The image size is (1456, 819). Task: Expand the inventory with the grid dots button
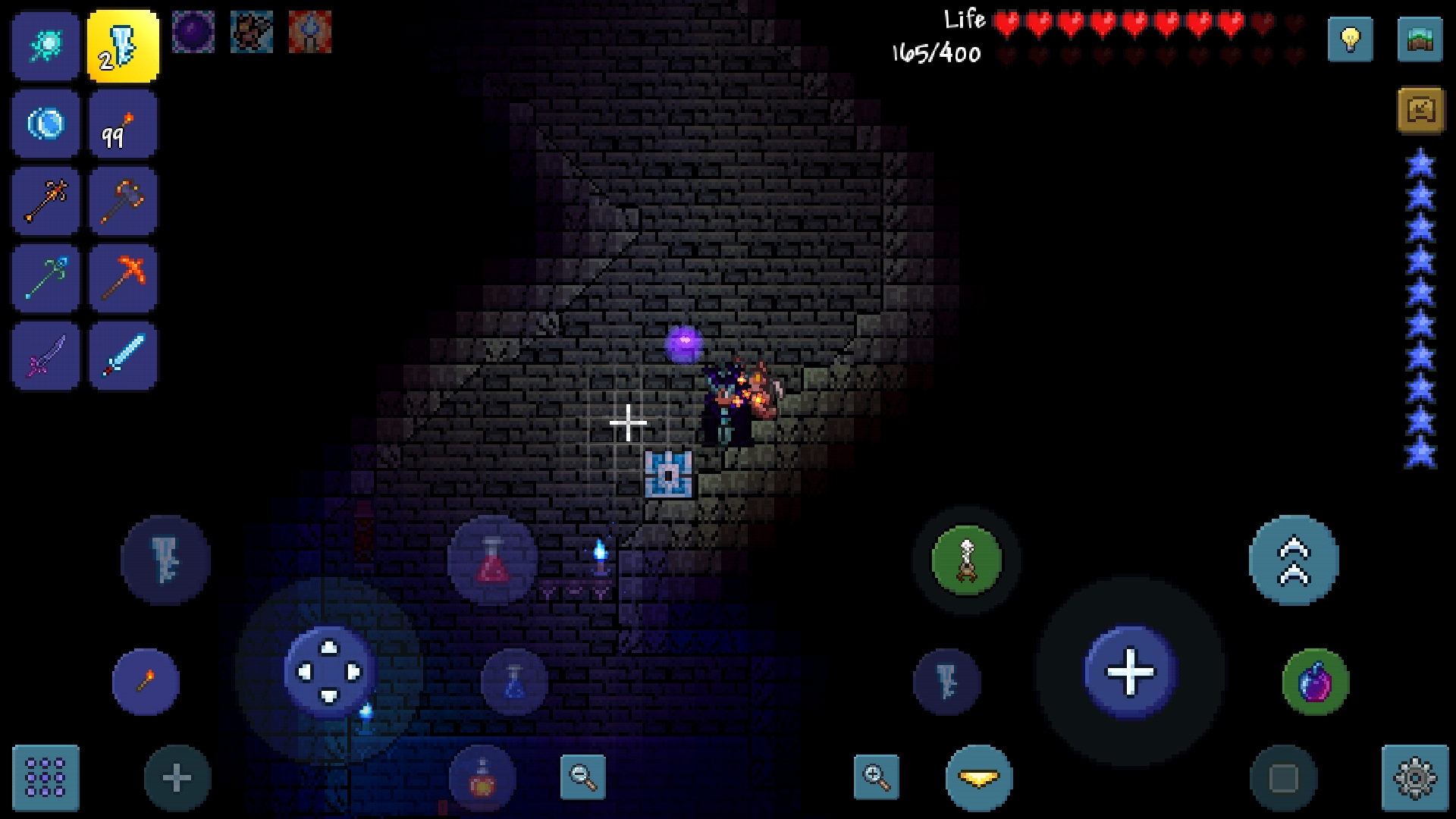click(45, 777)
